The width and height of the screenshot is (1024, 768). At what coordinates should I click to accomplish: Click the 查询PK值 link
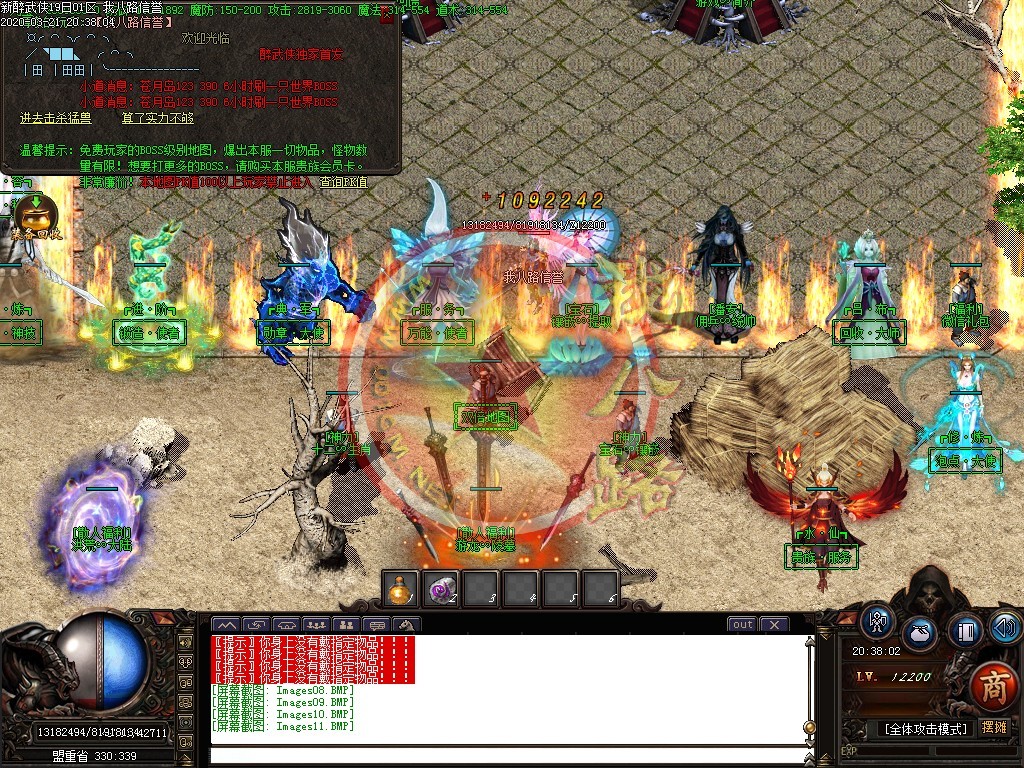[x=343, y=183]
